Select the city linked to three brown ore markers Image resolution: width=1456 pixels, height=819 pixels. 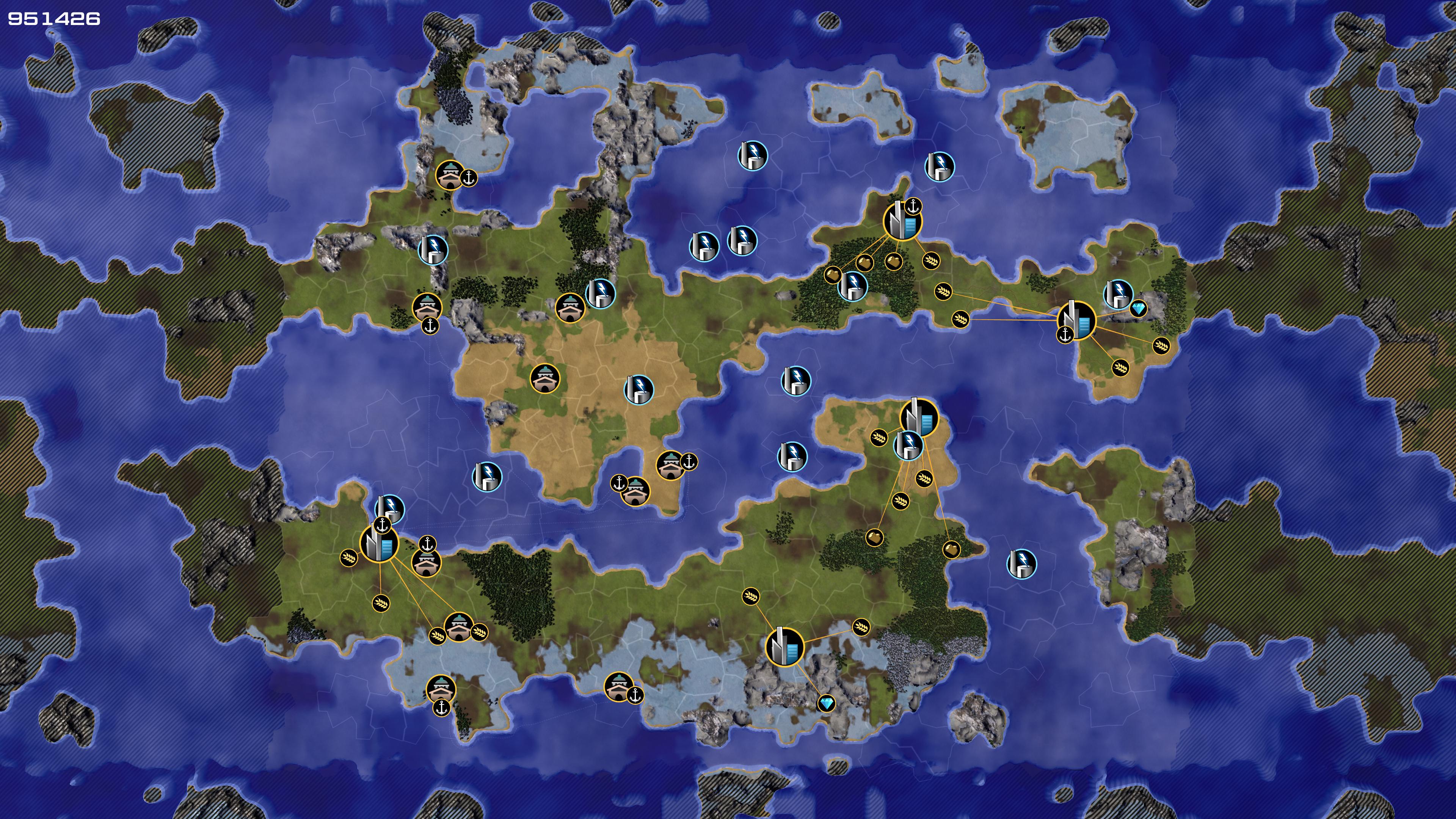click(902, 221)
